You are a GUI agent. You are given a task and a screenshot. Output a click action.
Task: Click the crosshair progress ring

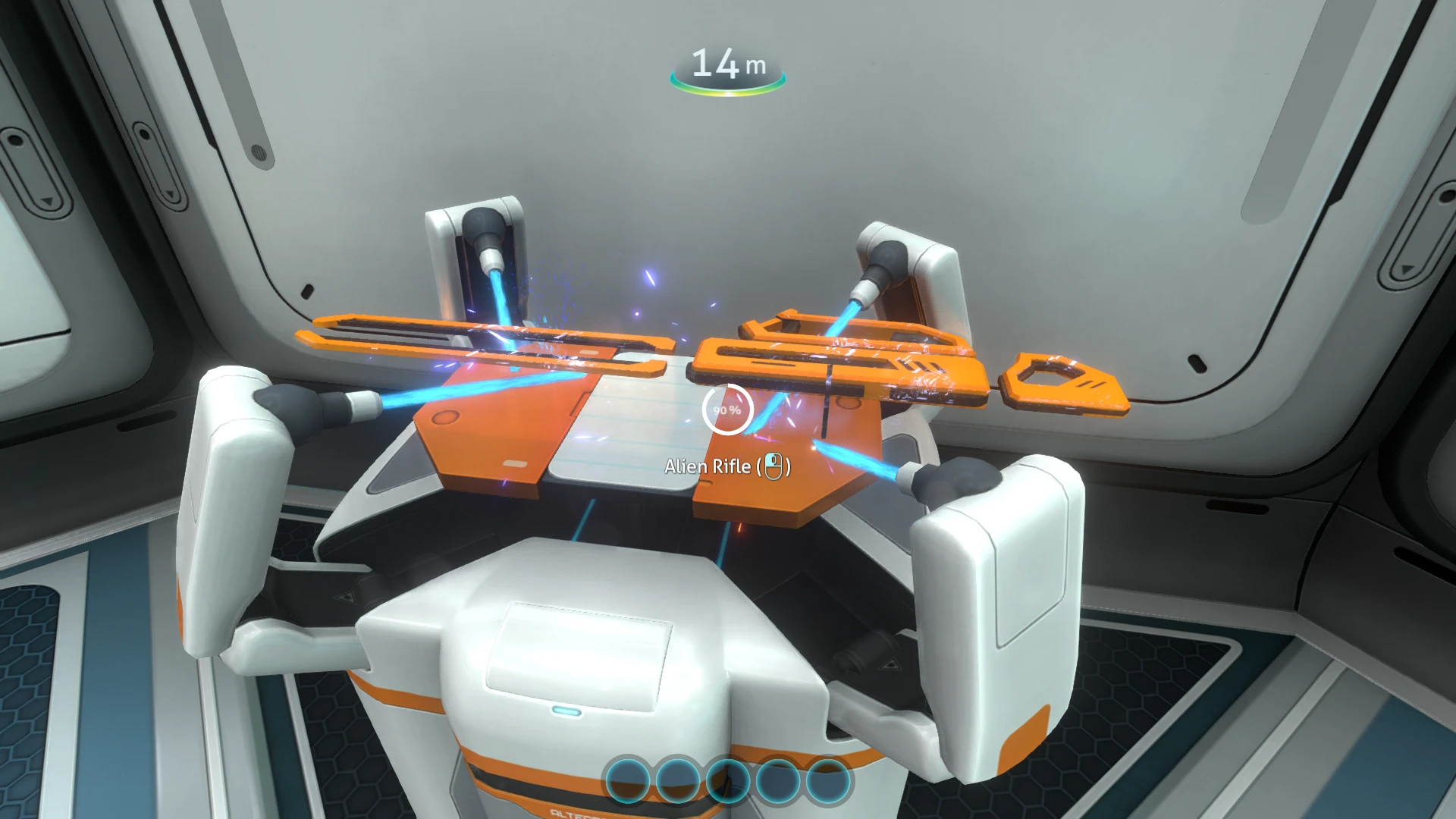(728, 409)
